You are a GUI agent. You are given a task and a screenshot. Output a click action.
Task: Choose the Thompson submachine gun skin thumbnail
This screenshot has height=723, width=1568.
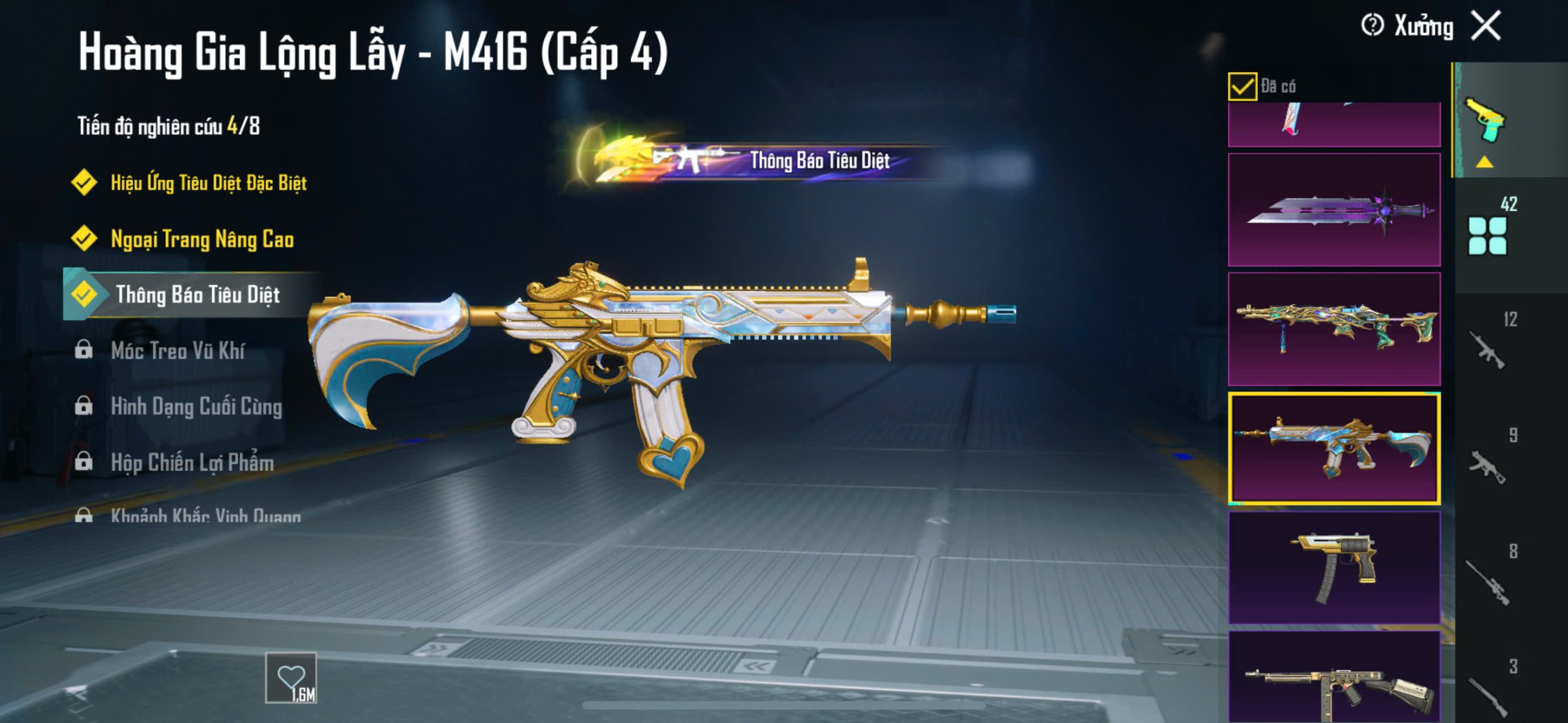pyautogui.click(x=1334, y=680)
